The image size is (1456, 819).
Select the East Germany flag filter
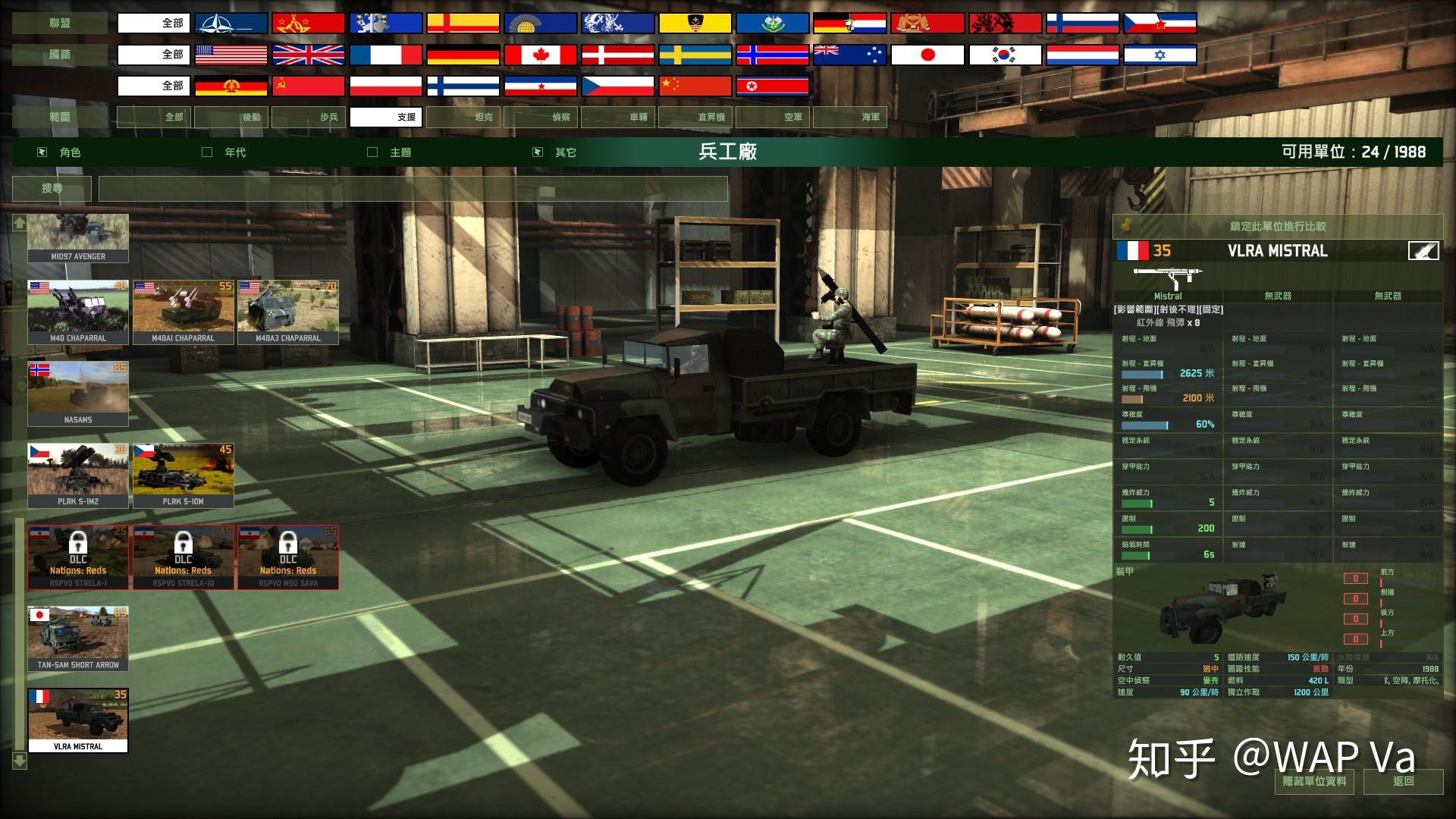tap(231, 86)
